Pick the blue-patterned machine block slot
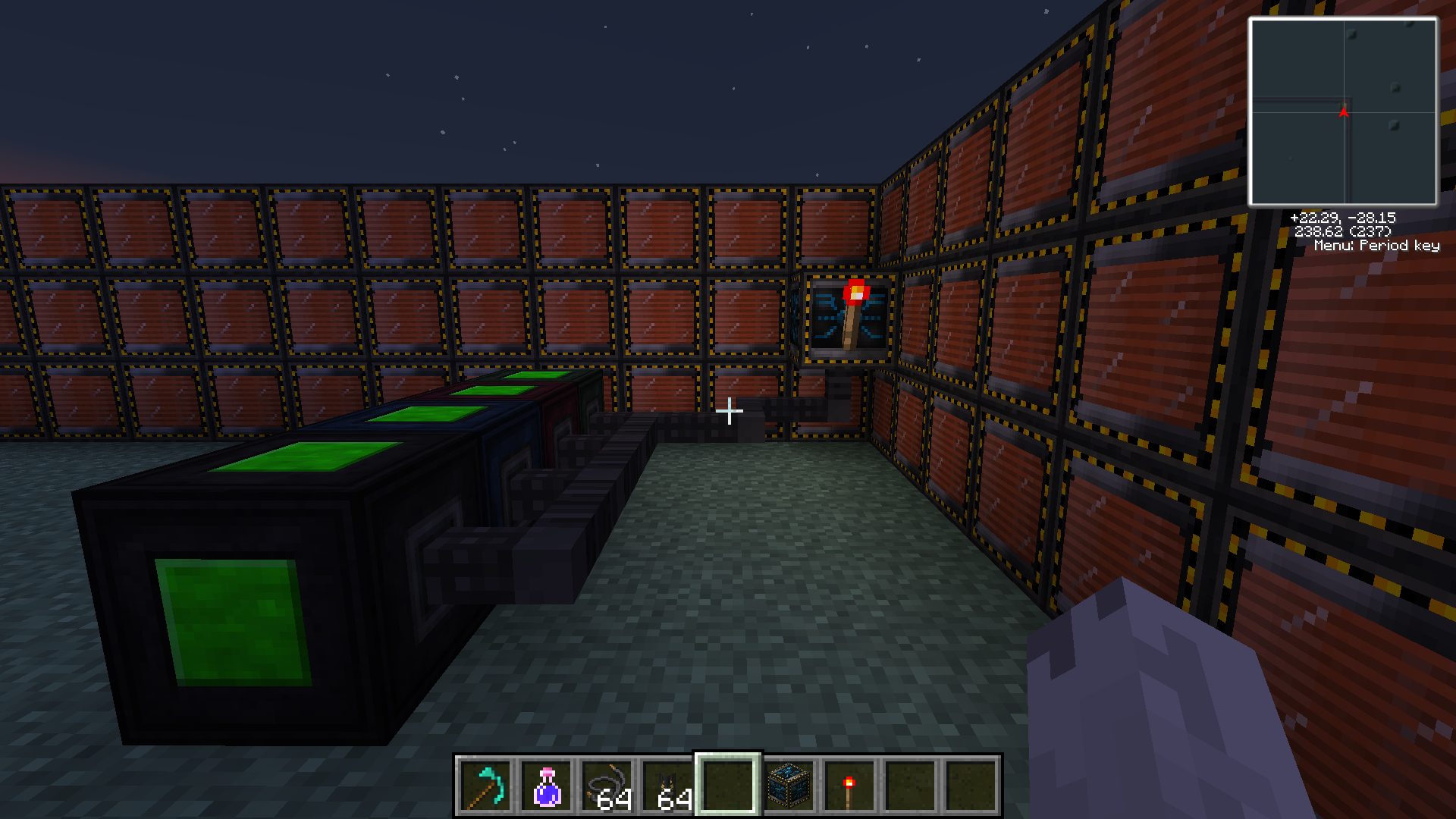Screen dimensions: 1456x819 (x=789, y=785)
